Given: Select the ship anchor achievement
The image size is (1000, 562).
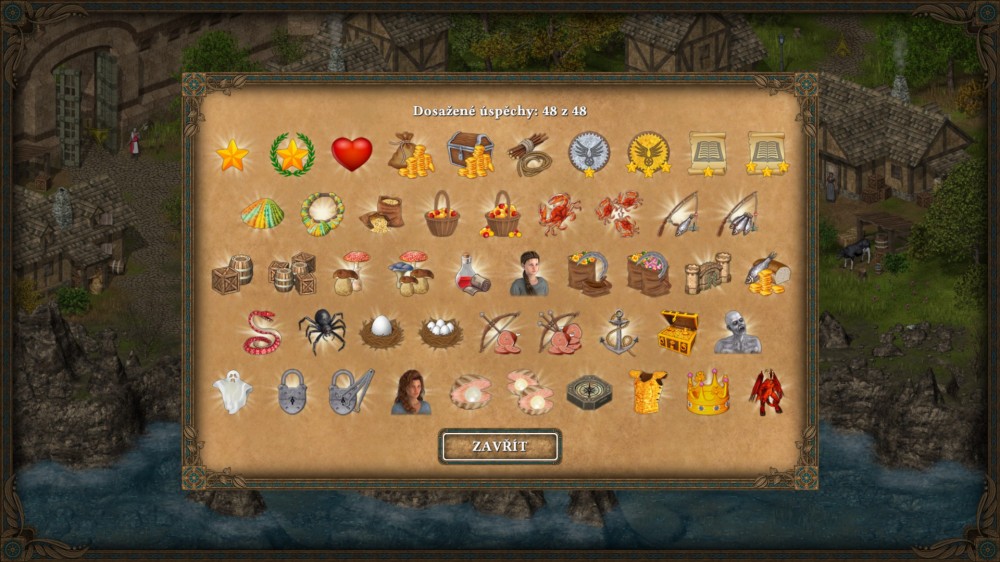Looking at the screenshot, I should pyautogui.click(x=618, y=332).
